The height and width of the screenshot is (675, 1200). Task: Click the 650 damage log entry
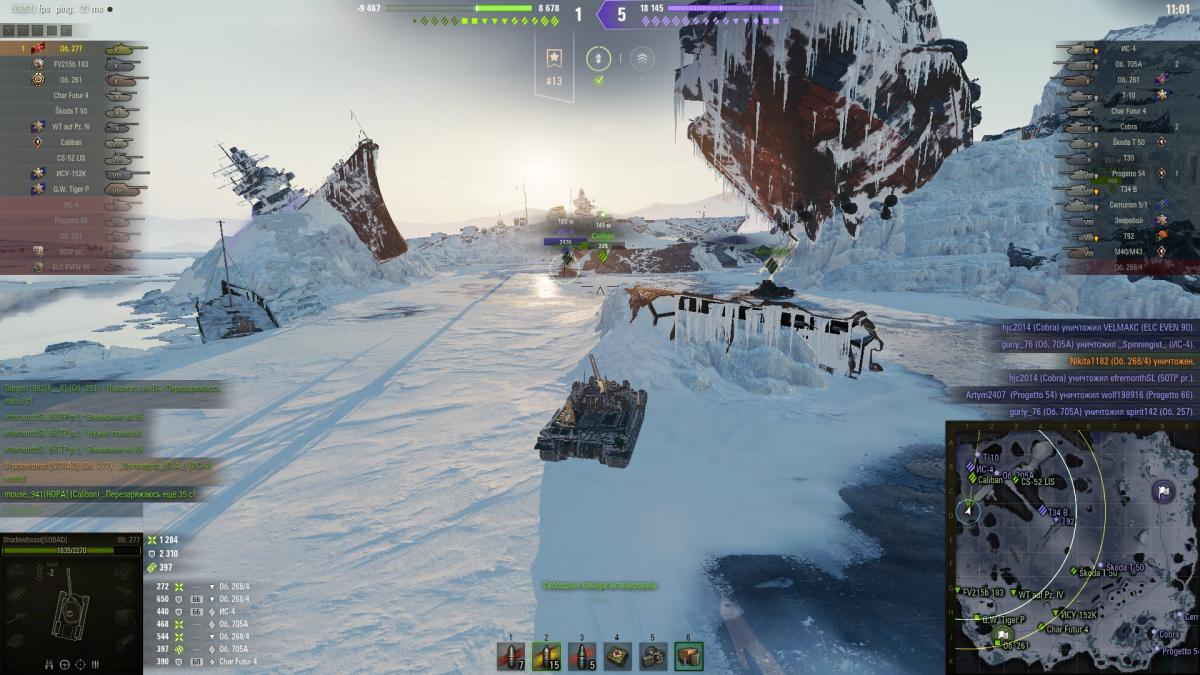pos(205,599)
